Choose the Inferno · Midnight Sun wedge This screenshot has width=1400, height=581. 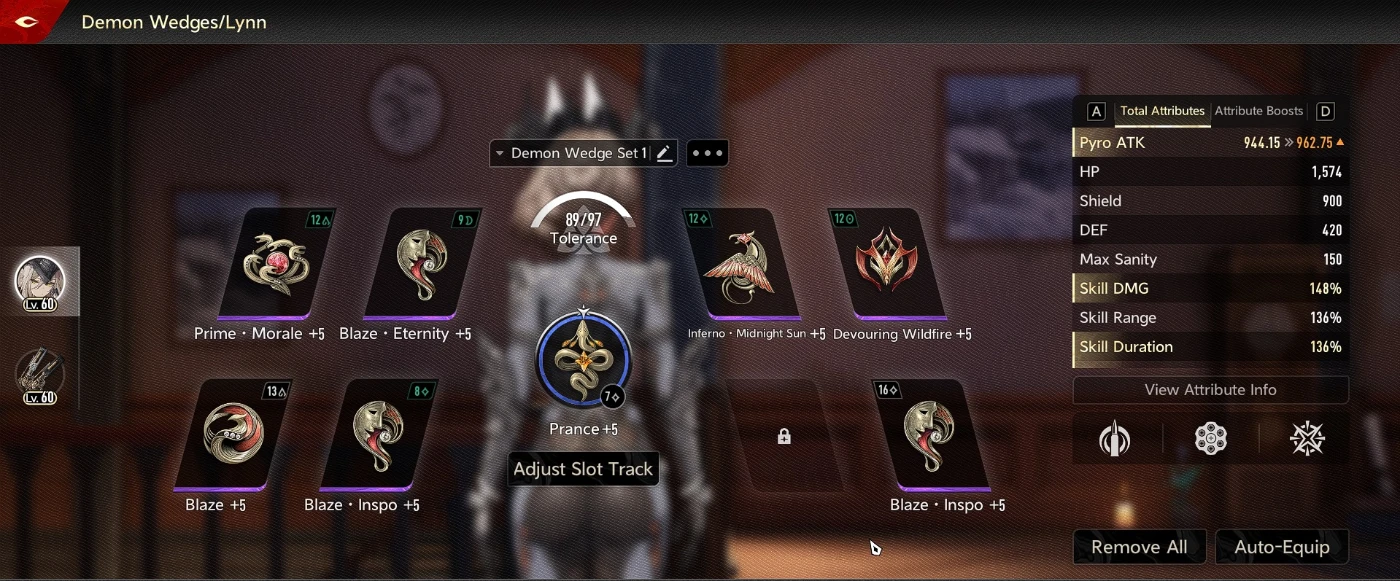click(x=741, y=264)
